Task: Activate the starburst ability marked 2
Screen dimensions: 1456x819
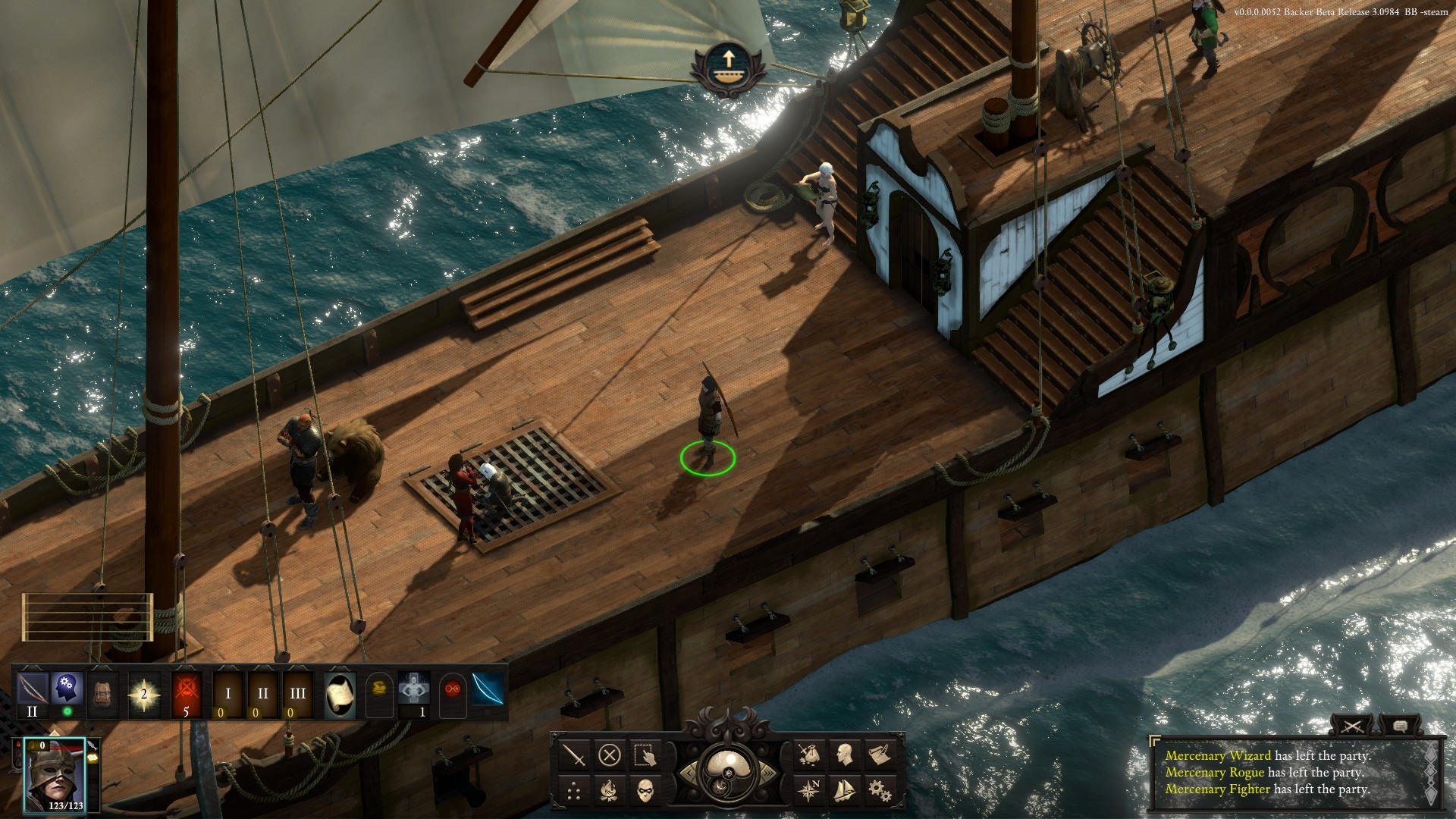Action: (x=144, y=693)
